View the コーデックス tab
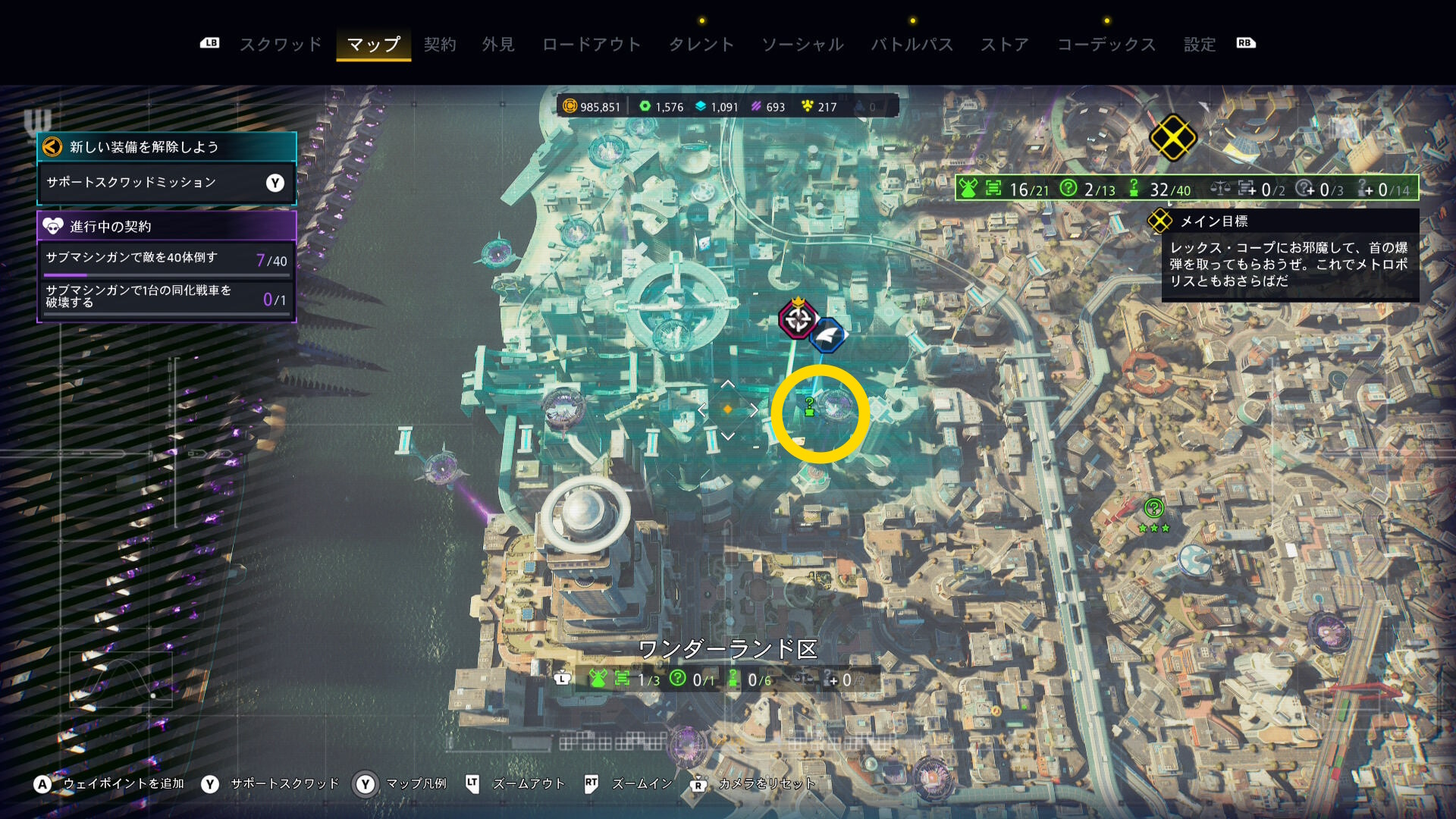1456x819 pixels. [x=1106, y=44]
